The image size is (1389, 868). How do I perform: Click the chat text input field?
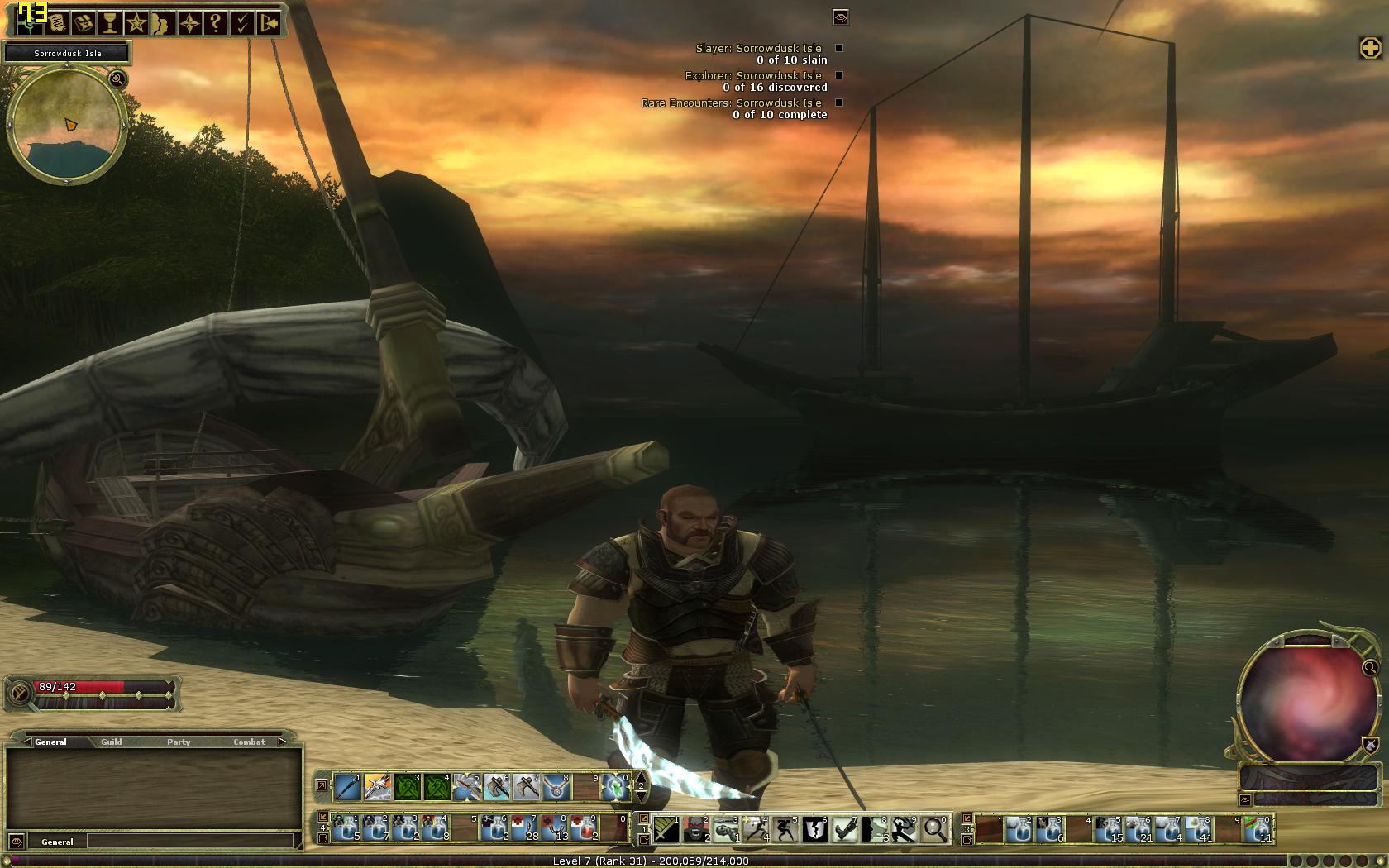tap(190, 842)
